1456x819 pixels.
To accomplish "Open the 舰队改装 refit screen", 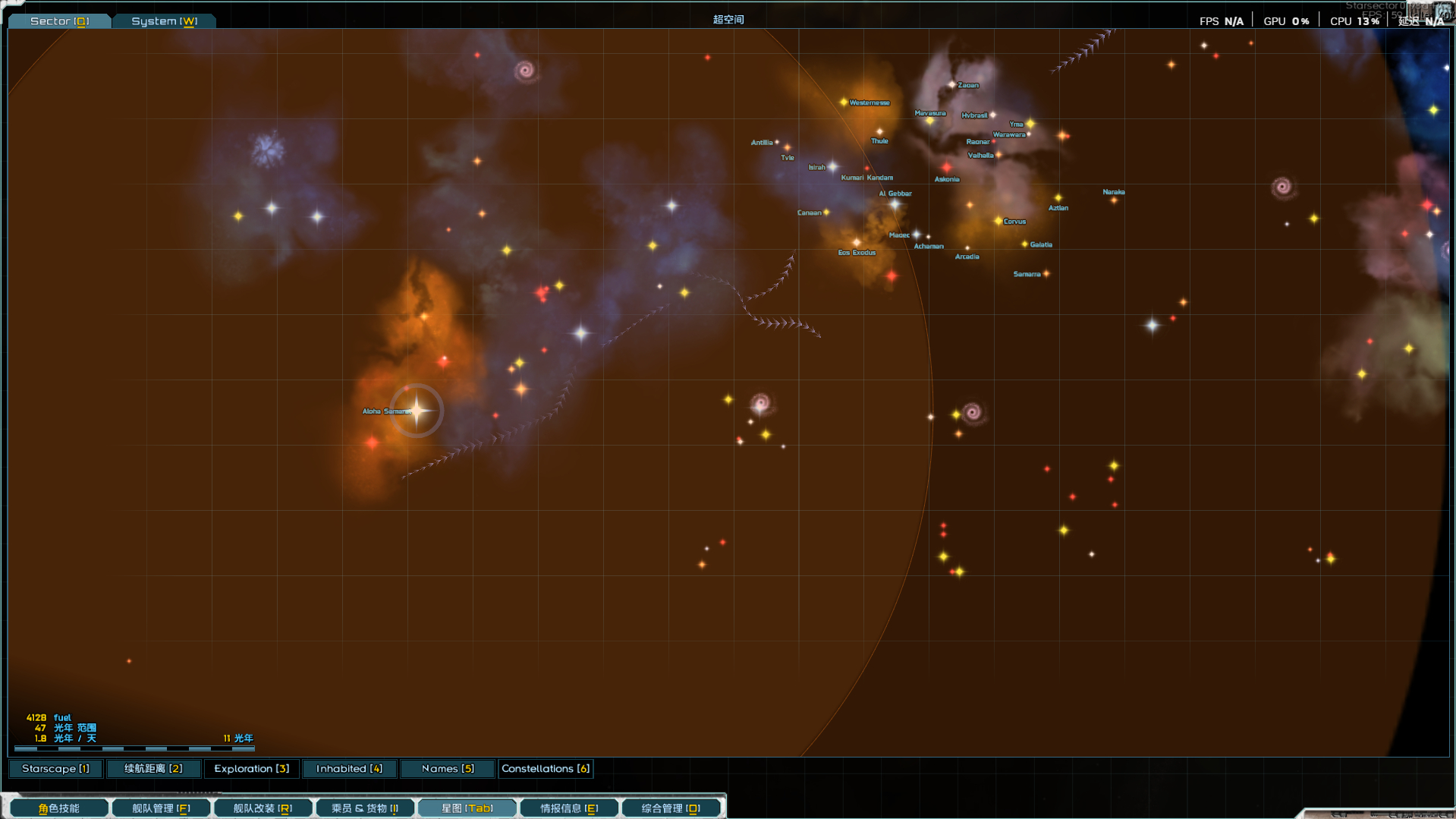I will (263, 808).
